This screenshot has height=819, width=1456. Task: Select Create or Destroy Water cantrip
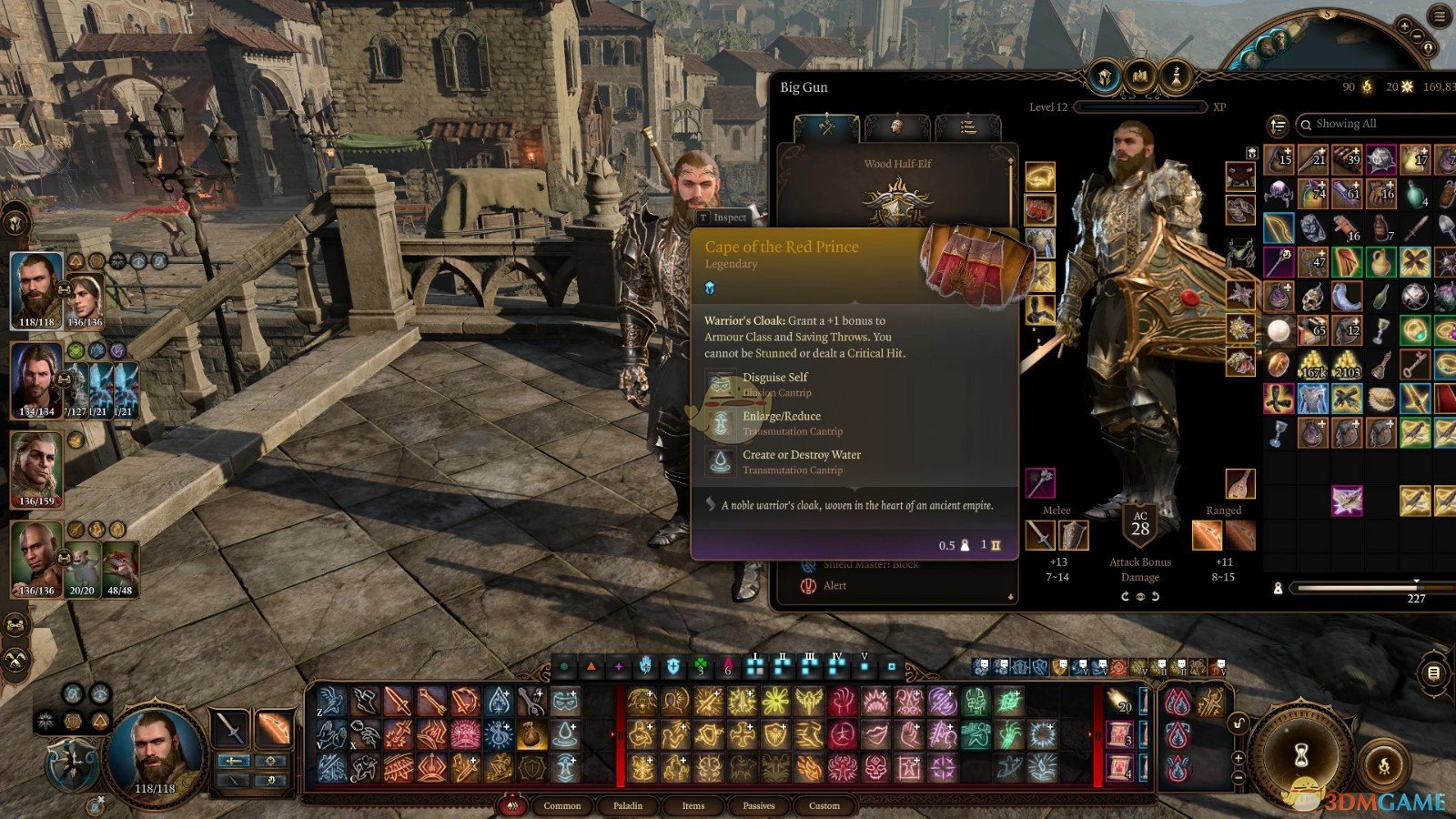click(801, 461)
